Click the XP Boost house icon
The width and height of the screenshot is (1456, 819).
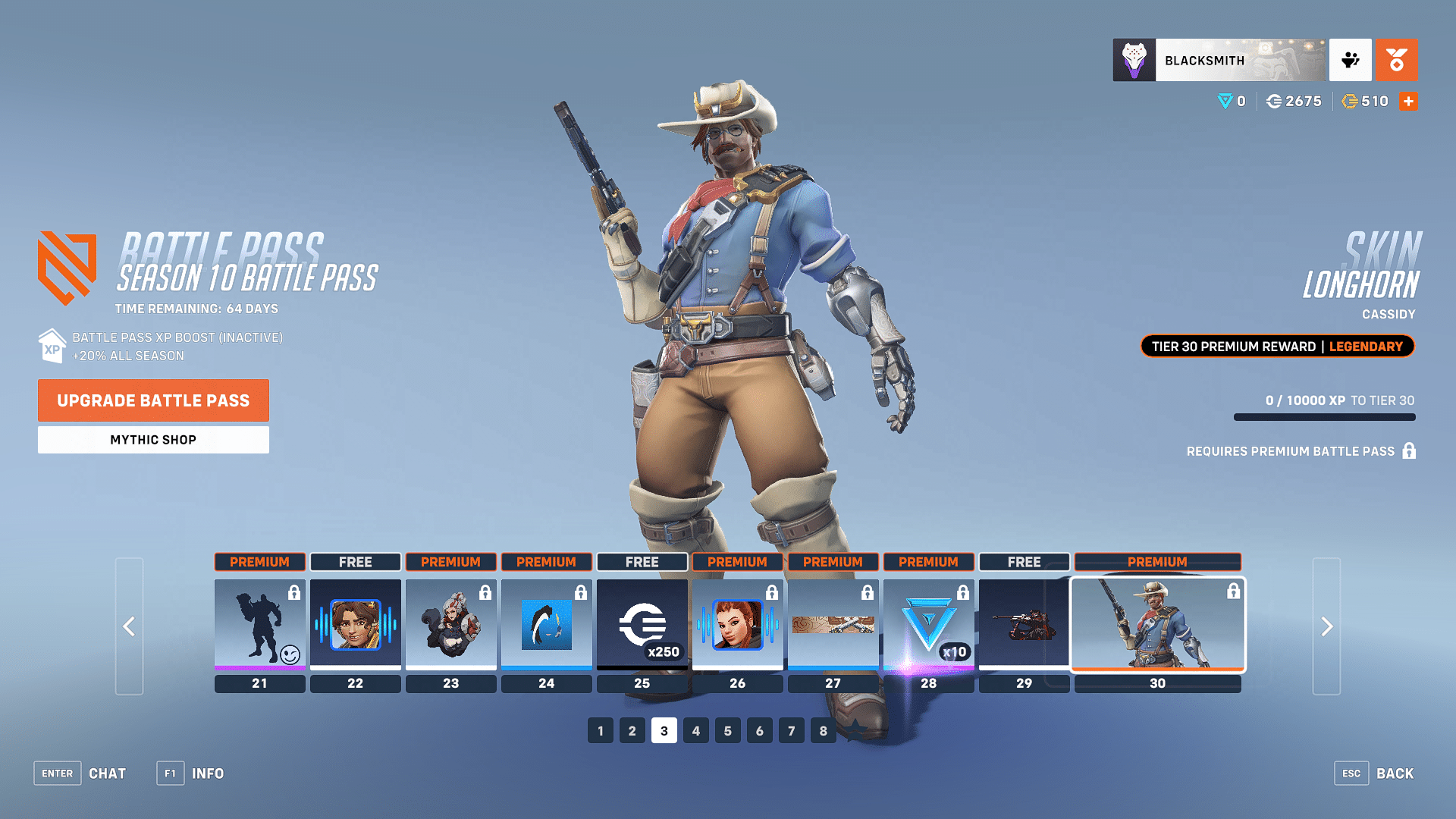pyautogui.click(x=51, y=347)
